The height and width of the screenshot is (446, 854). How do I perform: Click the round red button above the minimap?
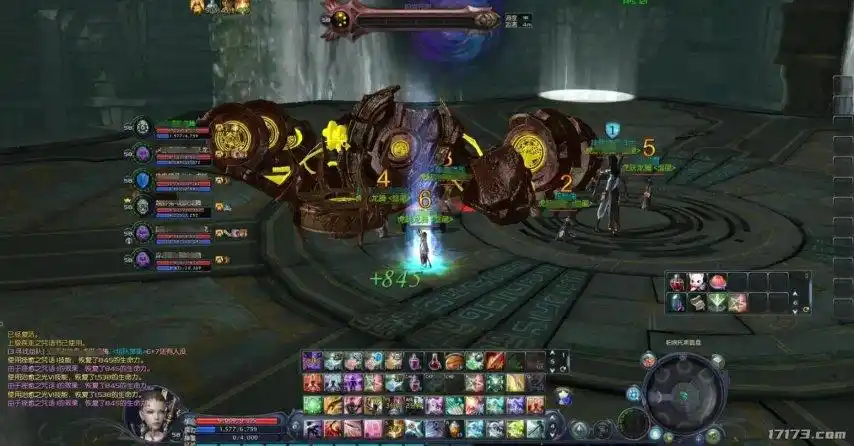pyautogui.click(x=648, y=357)
